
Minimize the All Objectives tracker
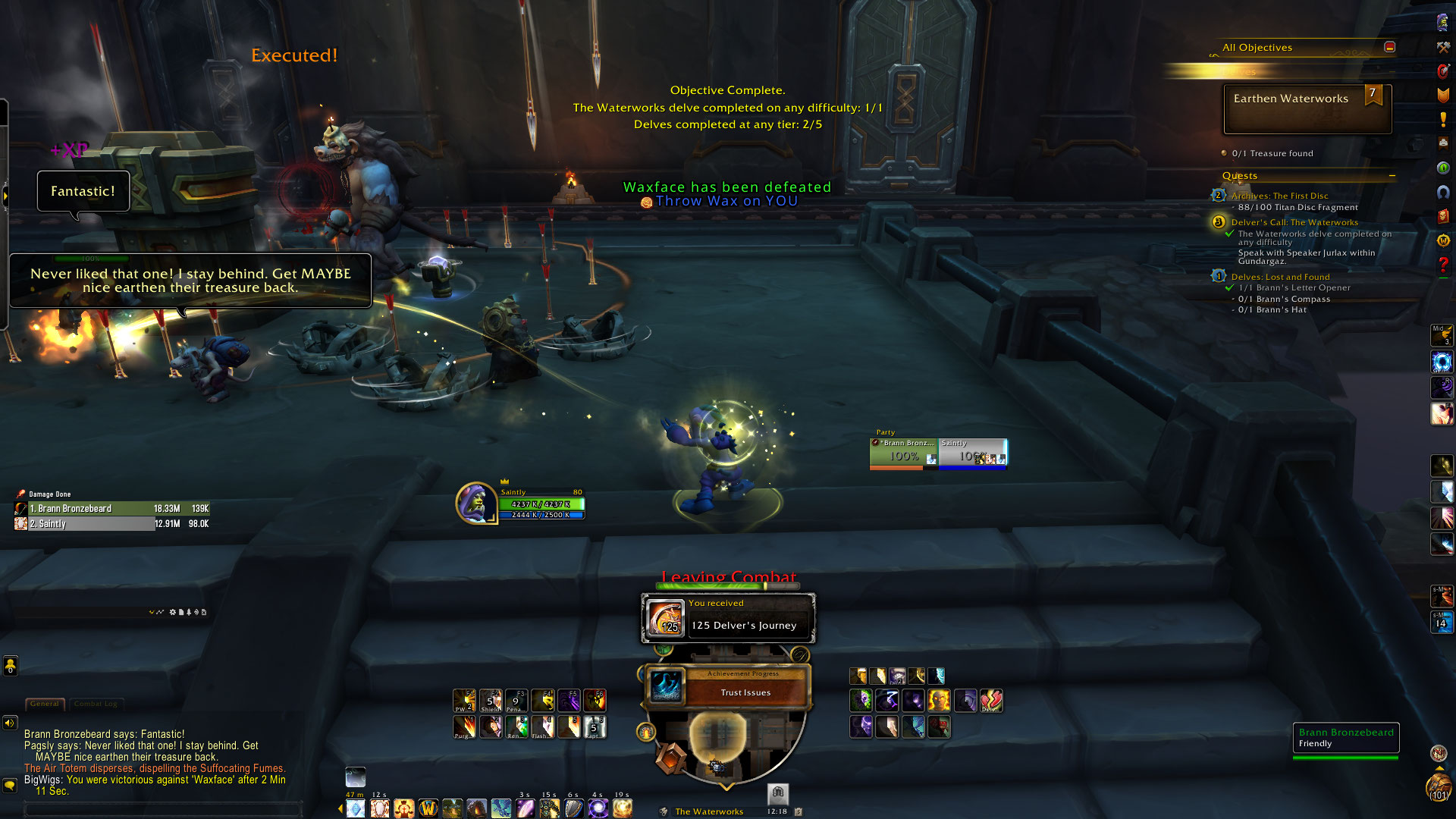click(x=1389, y=47)
